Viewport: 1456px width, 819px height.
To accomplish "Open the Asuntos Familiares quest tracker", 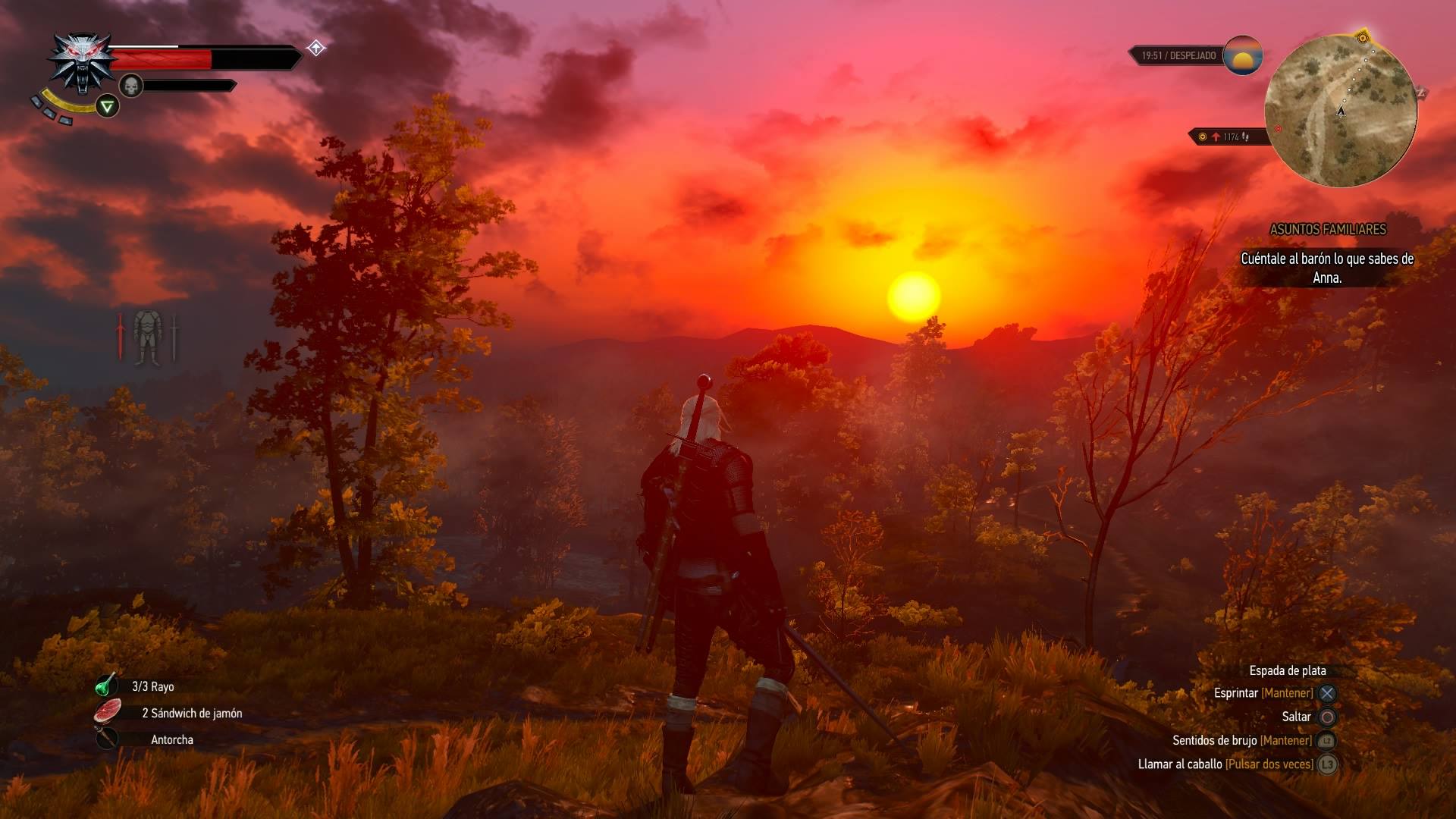I will (x=1327, y=229).
